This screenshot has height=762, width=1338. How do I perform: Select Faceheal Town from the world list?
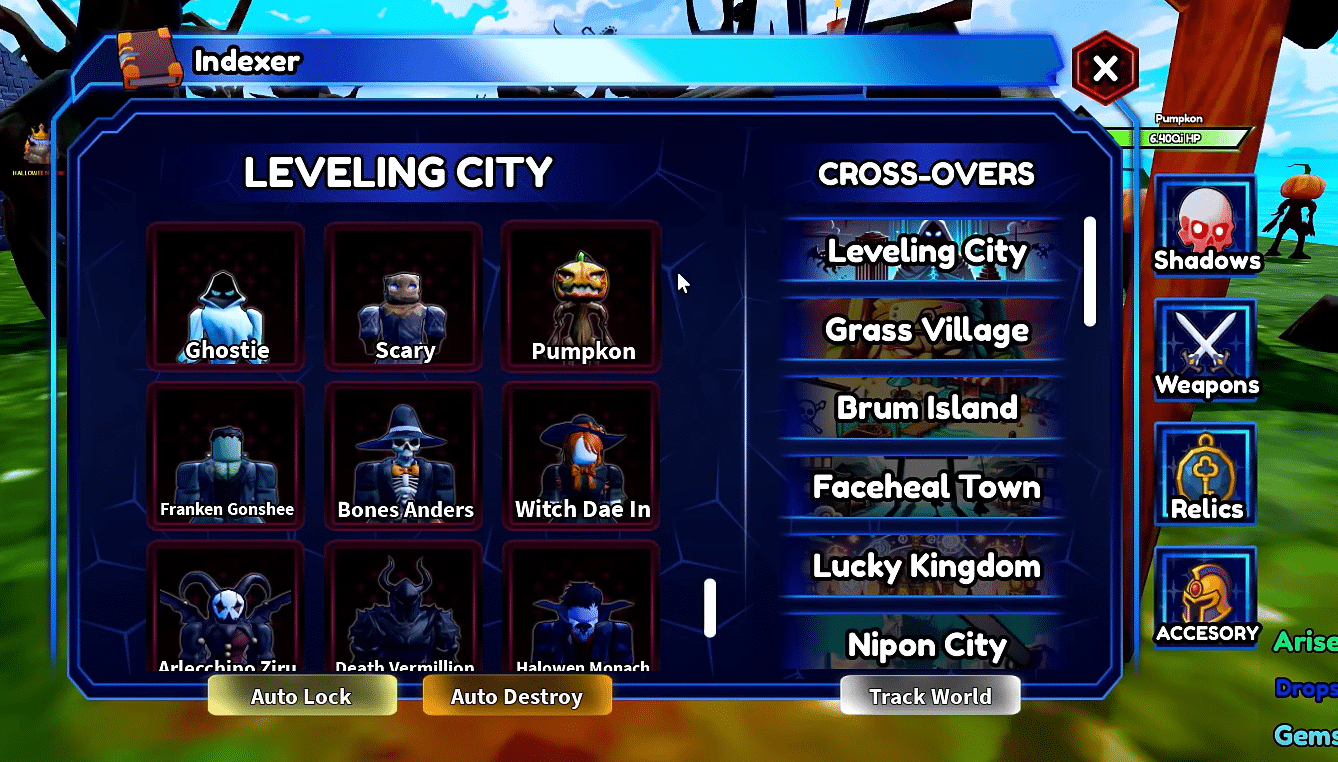(x=926, y=487)
